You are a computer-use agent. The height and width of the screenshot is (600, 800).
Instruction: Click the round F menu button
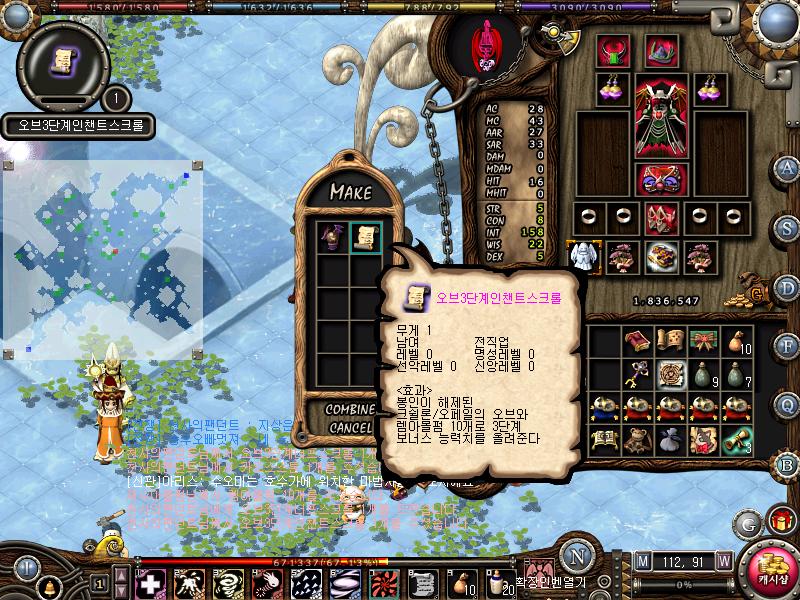point(787,346)
